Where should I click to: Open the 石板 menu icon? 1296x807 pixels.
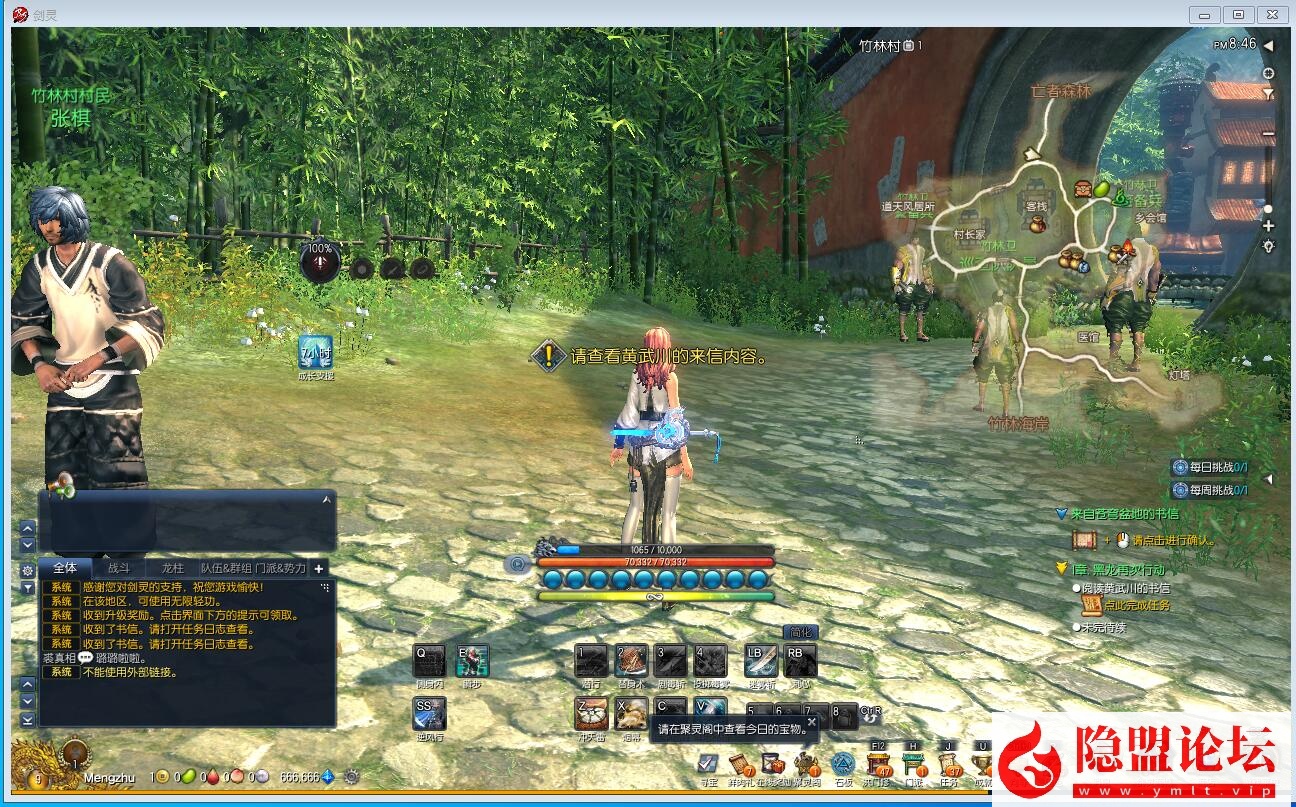(843, 766)
